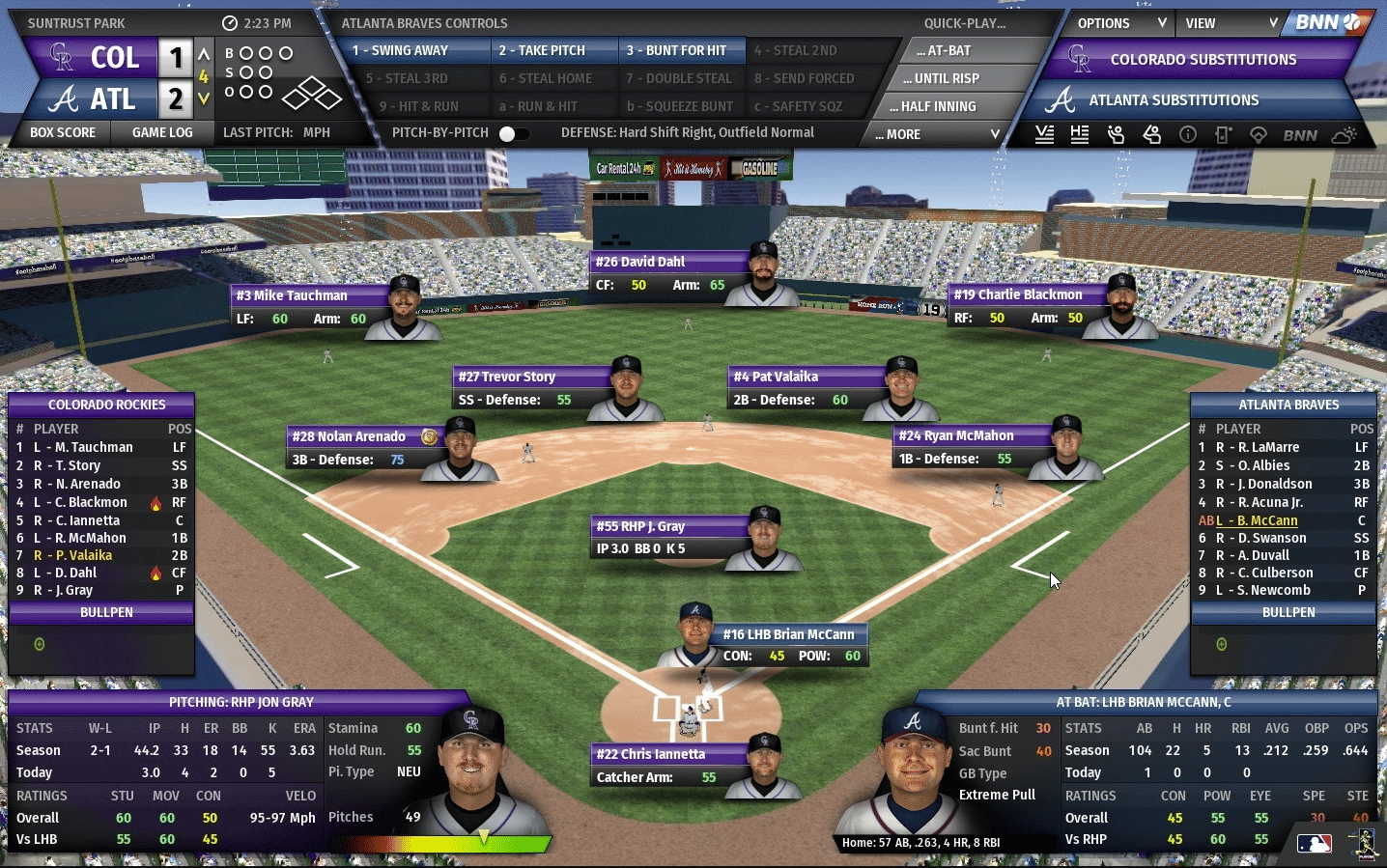Open the Box Score
The height and width of the screenshot is (868, 1387).
(x=63, y=132)
